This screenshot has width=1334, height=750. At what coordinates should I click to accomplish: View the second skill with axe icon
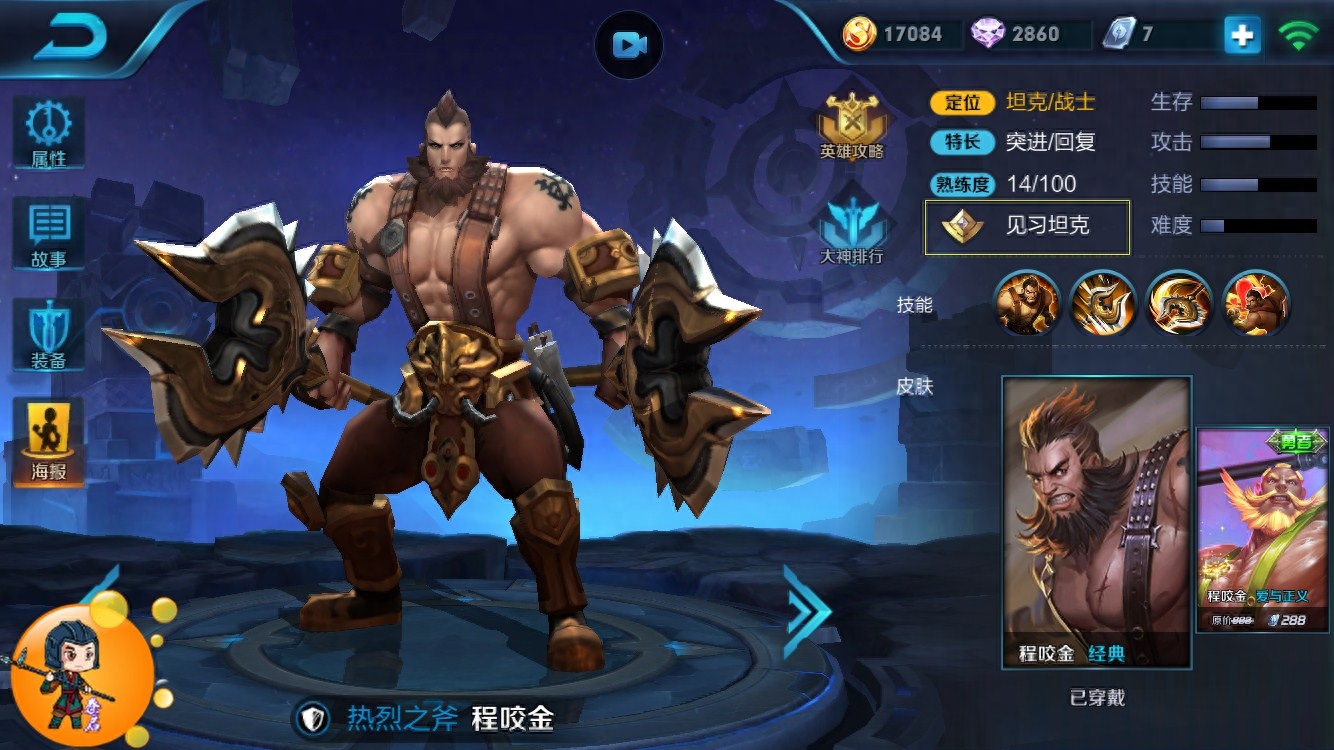pos(1103,303)
